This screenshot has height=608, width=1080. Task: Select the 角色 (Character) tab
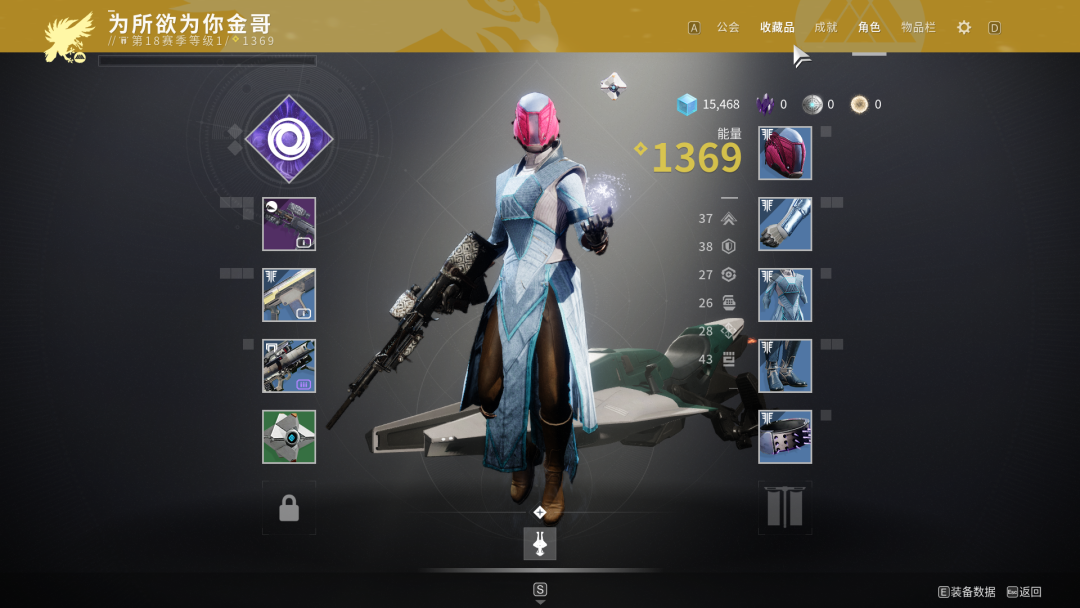(x=869, y=27)
